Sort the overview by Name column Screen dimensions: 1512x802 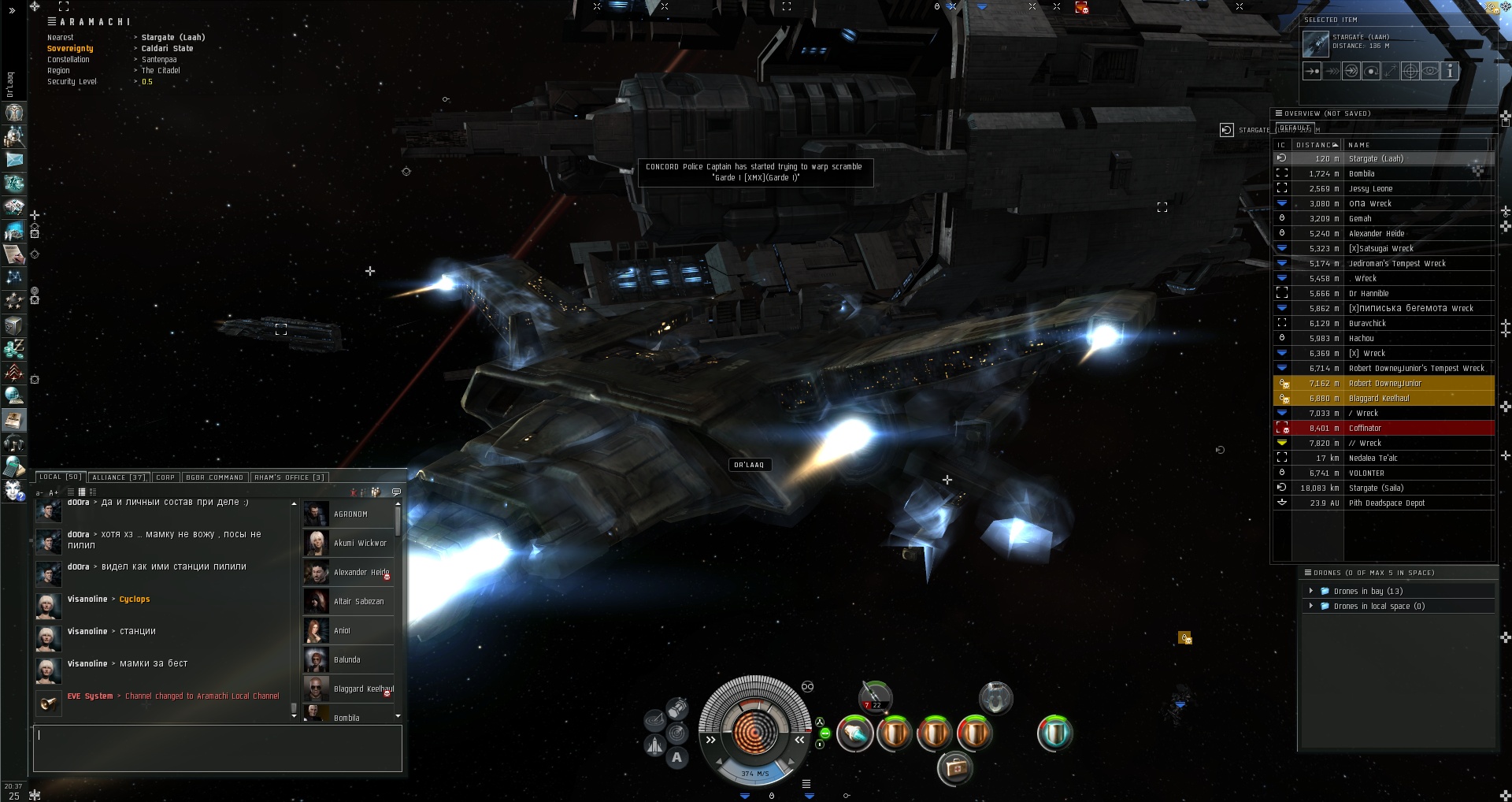tap(1359, 145)
